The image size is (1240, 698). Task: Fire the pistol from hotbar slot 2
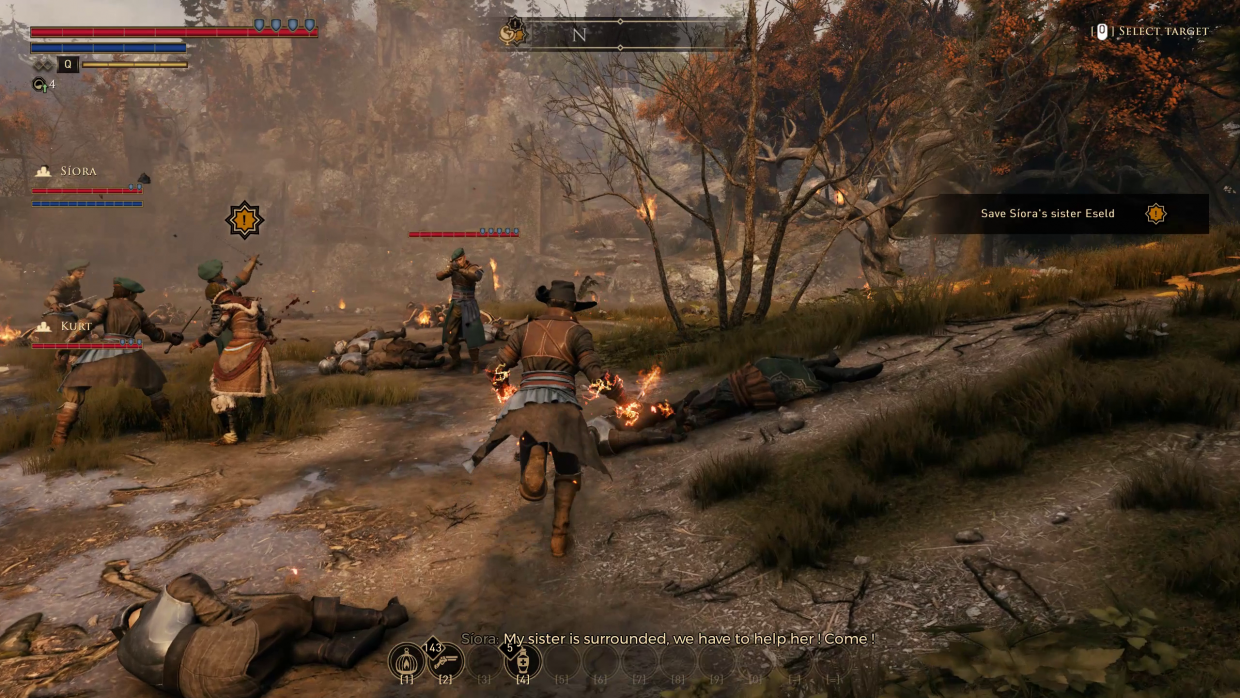coord(445,661)
